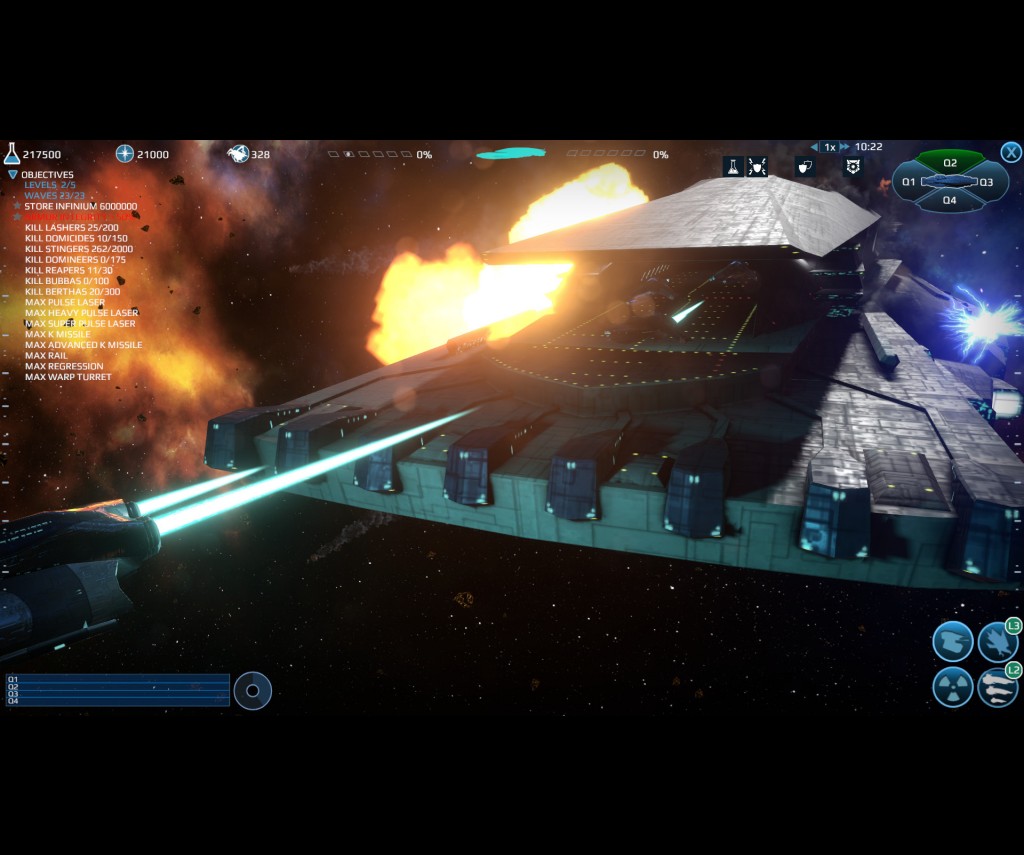Select the Q1 bar in quadrant status panel
Screen dimensions: 1024x855
coord(118,678)
